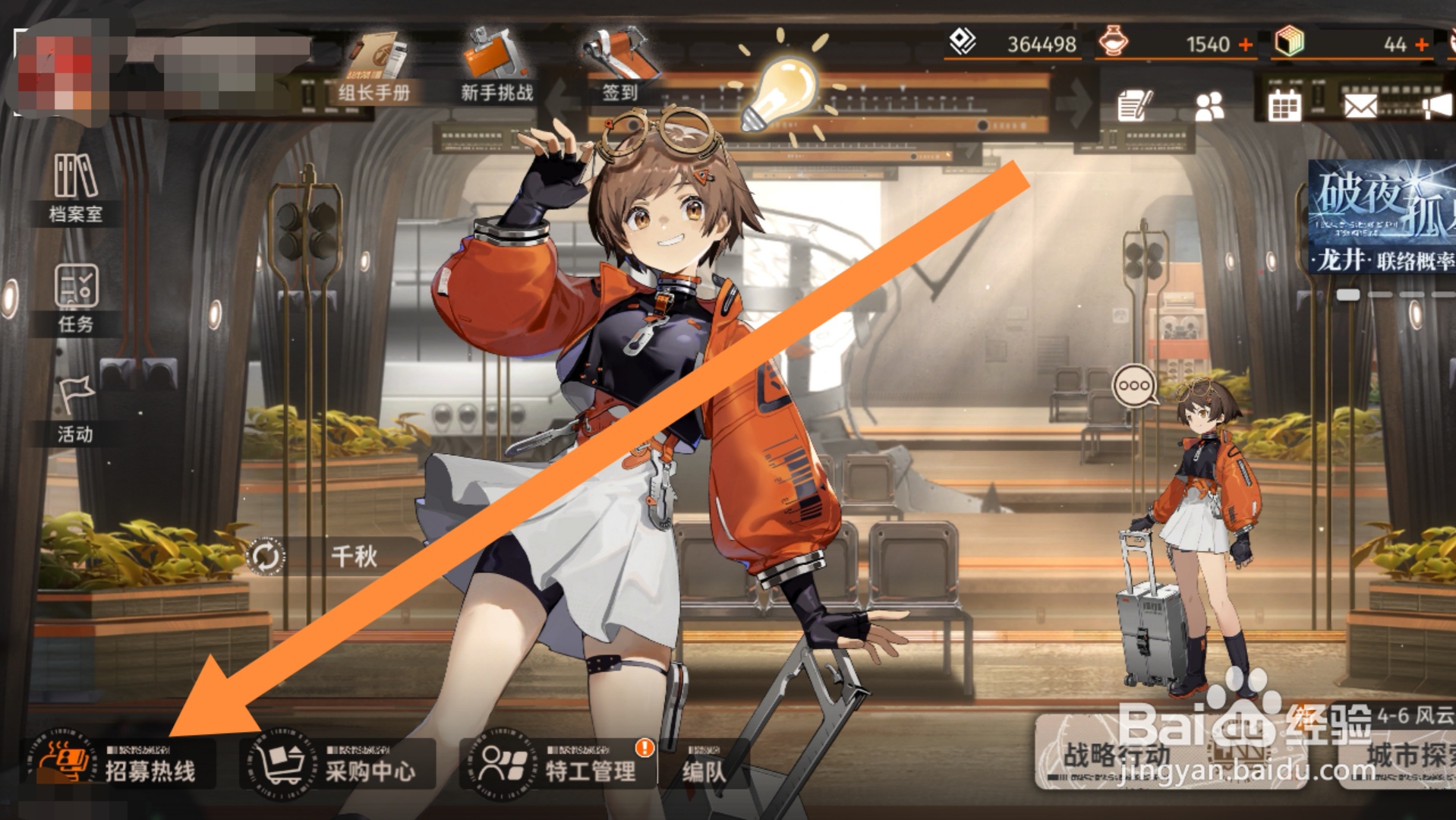
Task: Open the calendar icon
Action: tap(1284, 105)
